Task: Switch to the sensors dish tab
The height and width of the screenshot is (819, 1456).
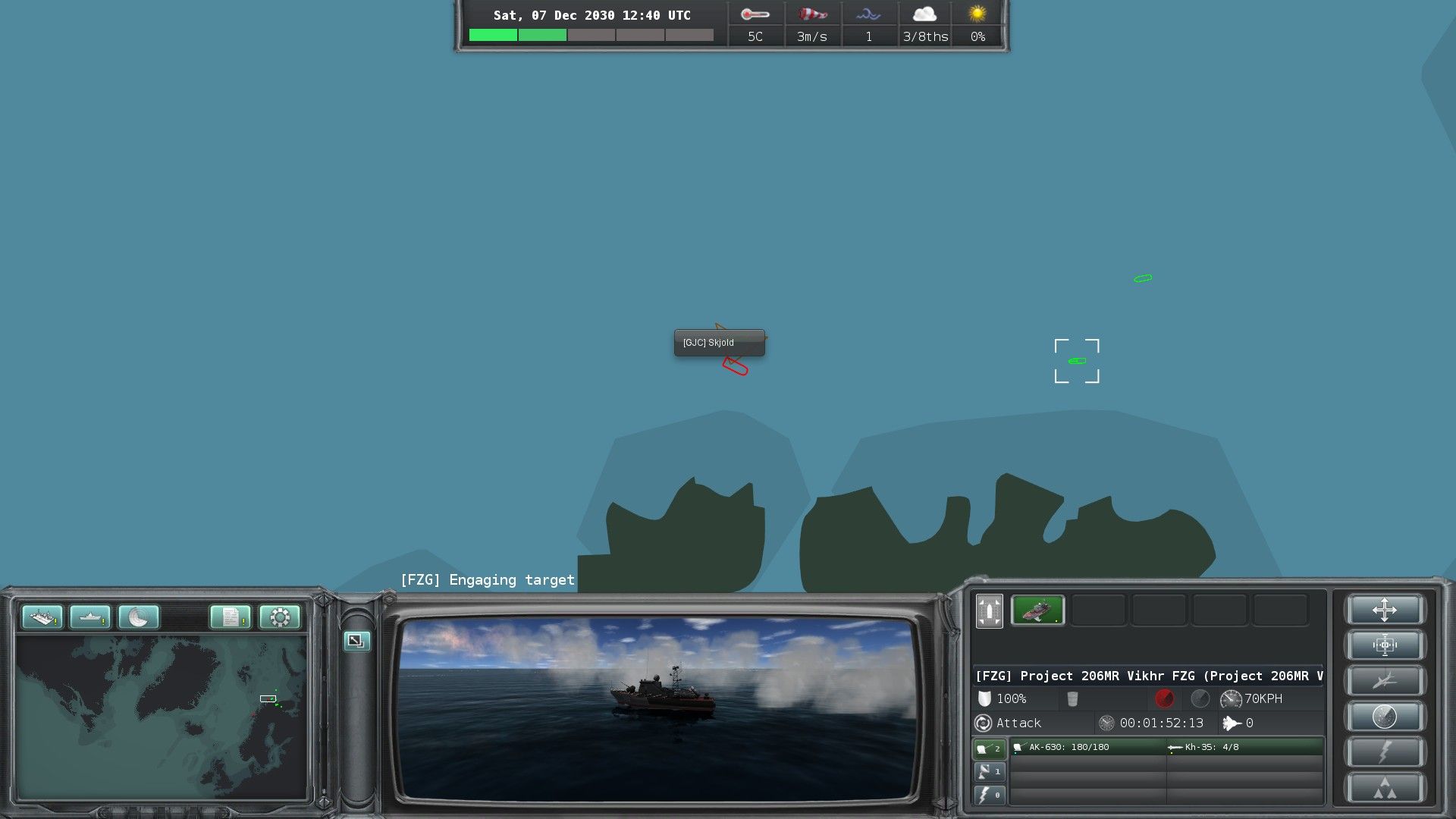Action: point(989,772)
